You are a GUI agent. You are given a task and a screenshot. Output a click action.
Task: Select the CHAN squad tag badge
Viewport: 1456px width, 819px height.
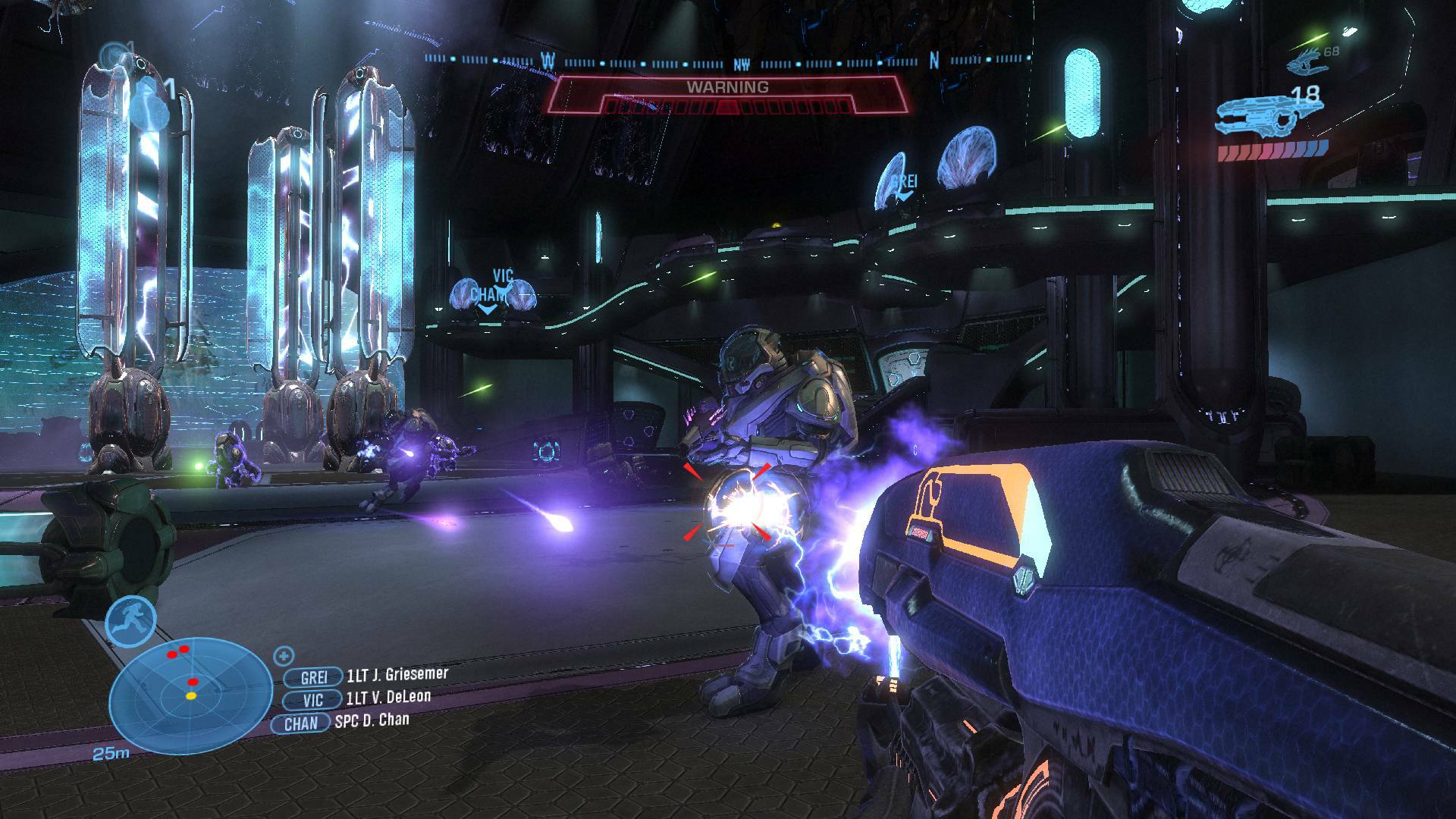[302, 723]
